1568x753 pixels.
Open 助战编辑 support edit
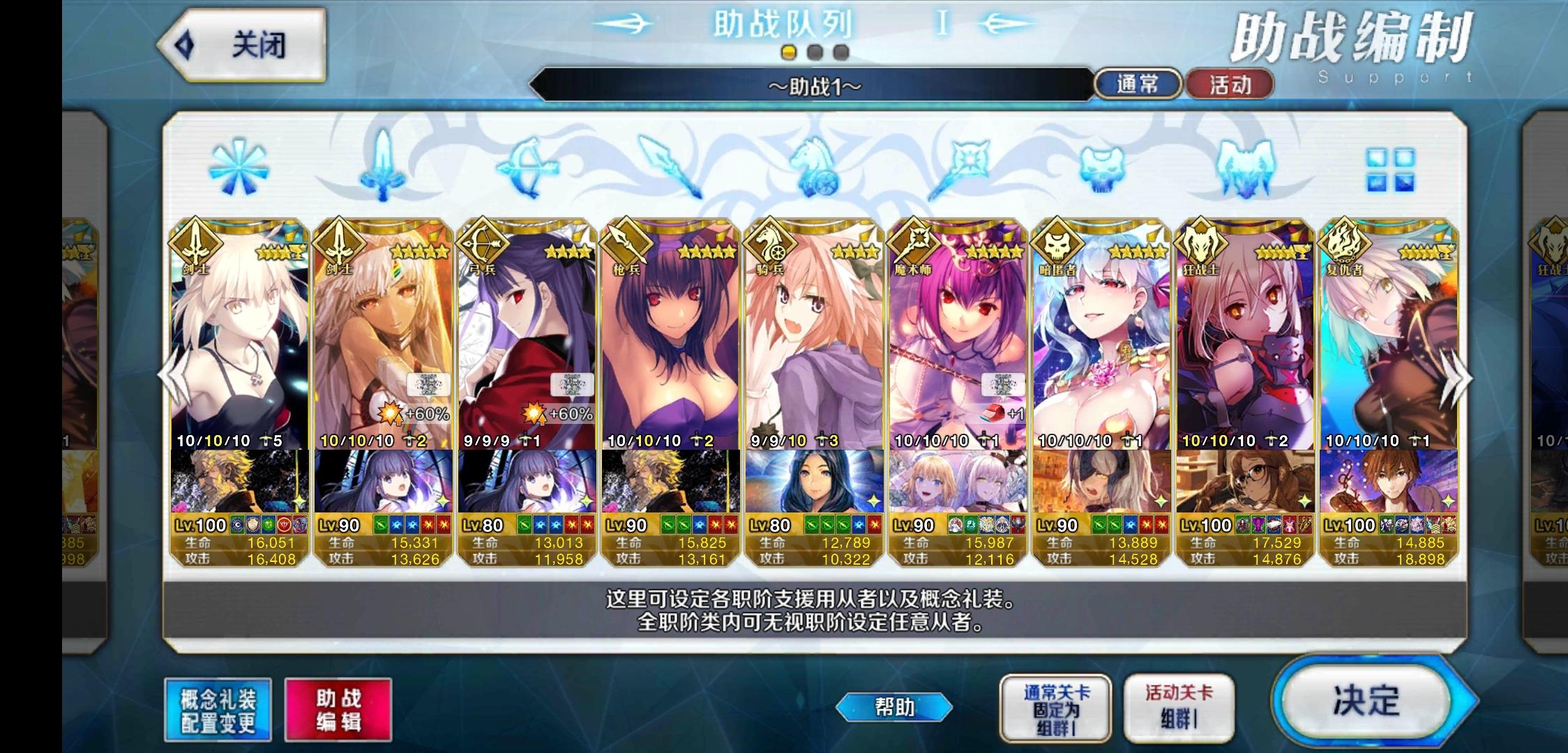pyautogui.click(x=339, y=708)
